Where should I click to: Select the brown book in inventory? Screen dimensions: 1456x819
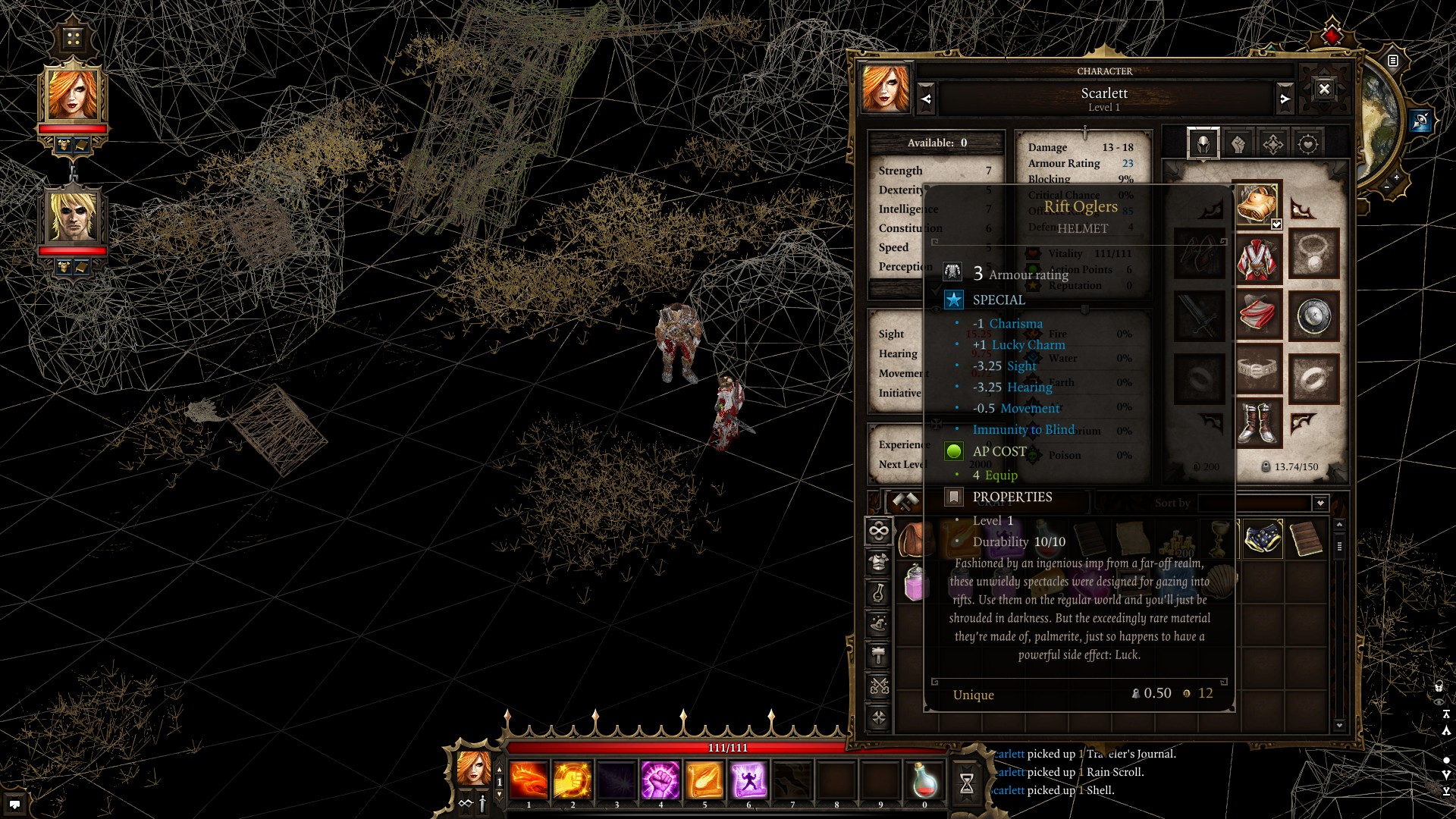(x=1306, y=539)
